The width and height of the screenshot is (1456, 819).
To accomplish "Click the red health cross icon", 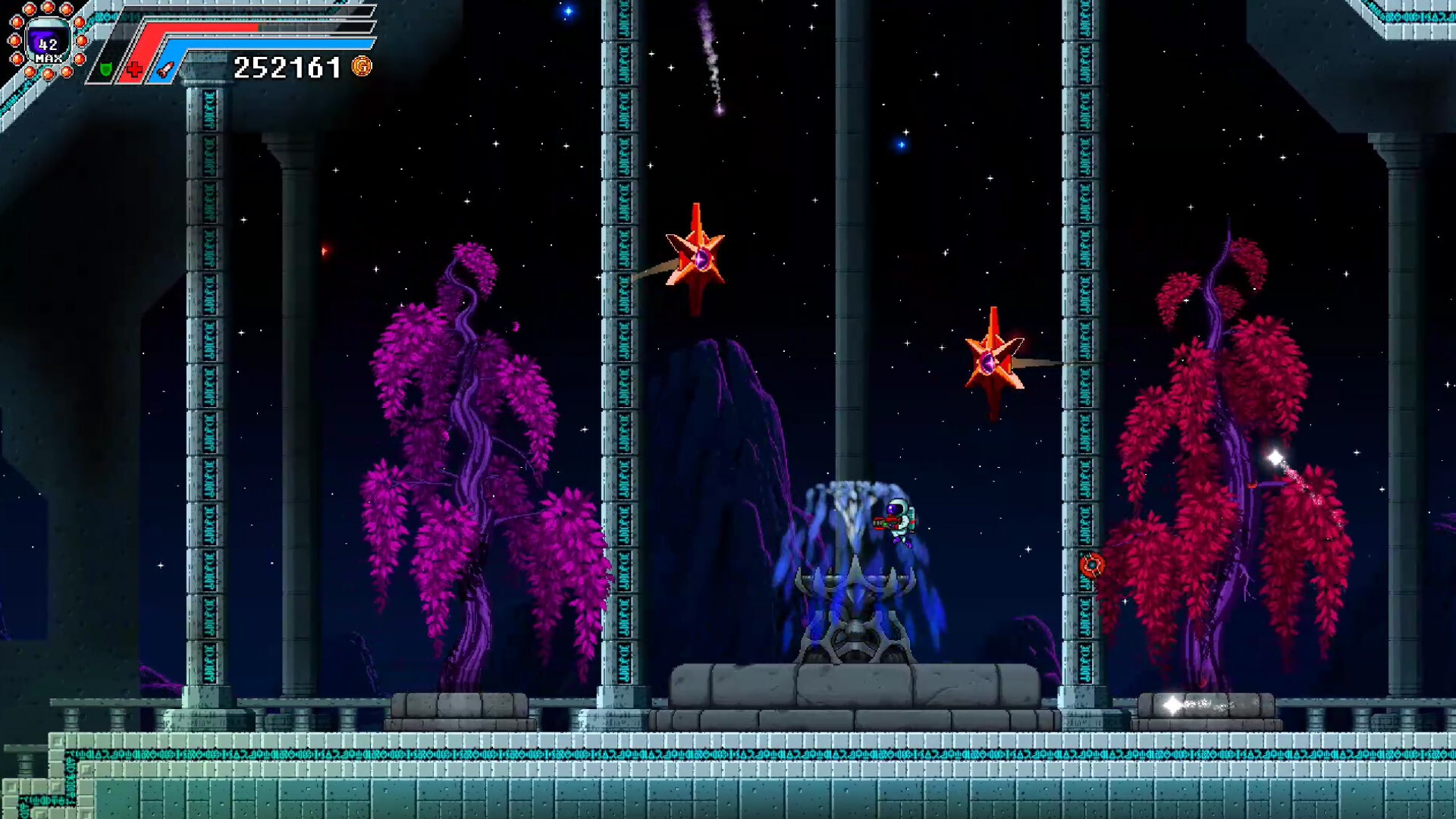I will coord(134,68).
